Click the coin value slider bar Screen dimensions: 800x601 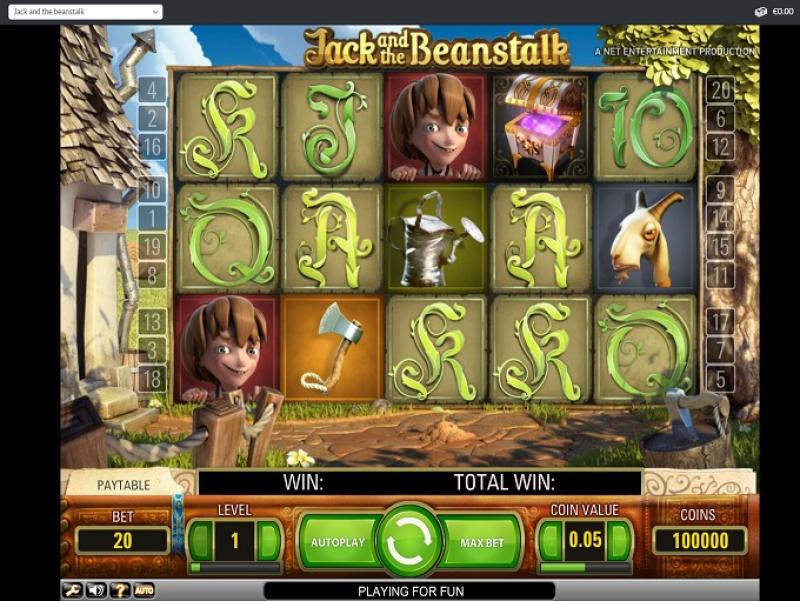(x=585, y=568)
